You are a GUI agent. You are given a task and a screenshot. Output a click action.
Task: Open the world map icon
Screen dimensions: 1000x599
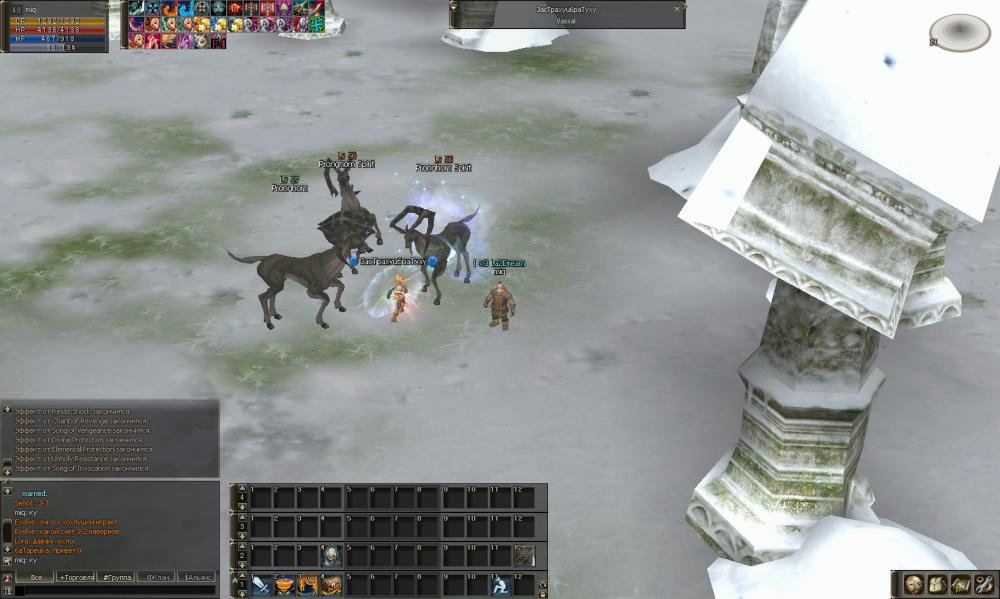(960, 584)
